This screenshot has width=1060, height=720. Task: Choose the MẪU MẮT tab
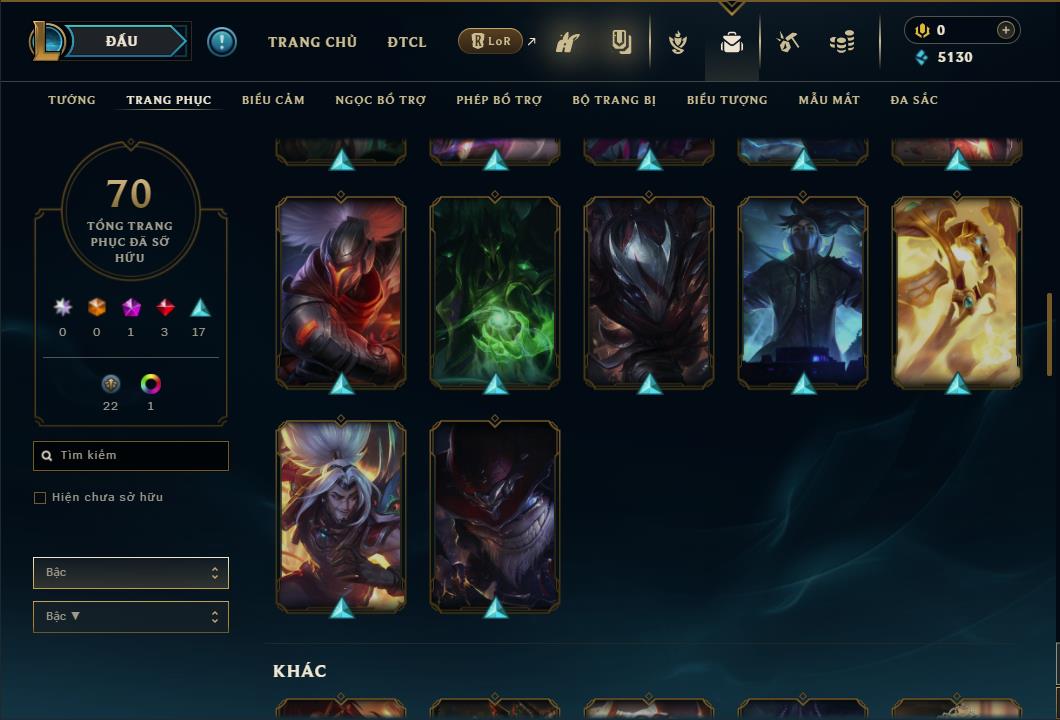pyautogui.click(x=829, y=100)
